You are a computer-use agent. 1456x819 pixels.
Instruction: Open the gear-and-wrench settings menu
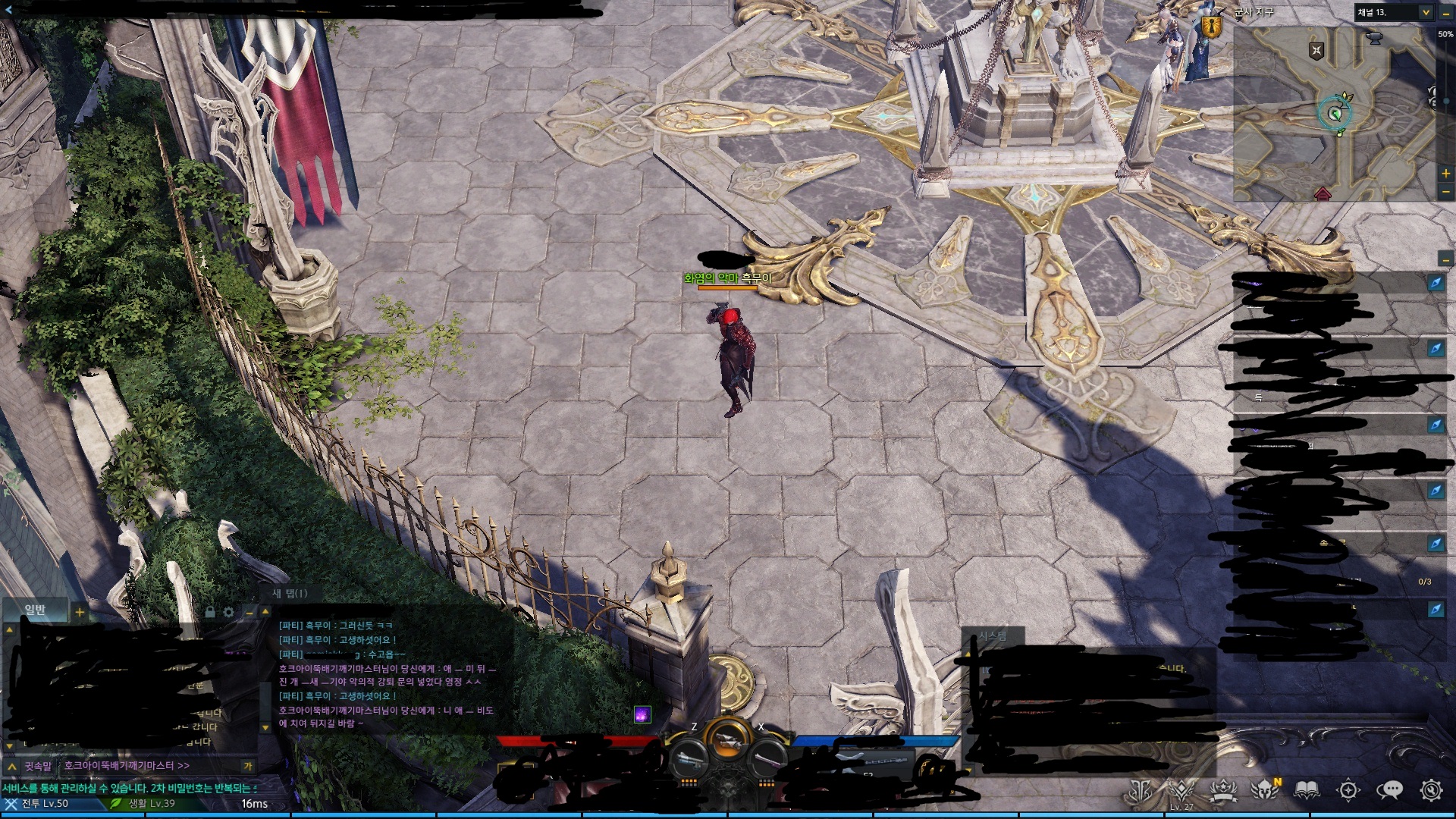[x=1430, y=790]
